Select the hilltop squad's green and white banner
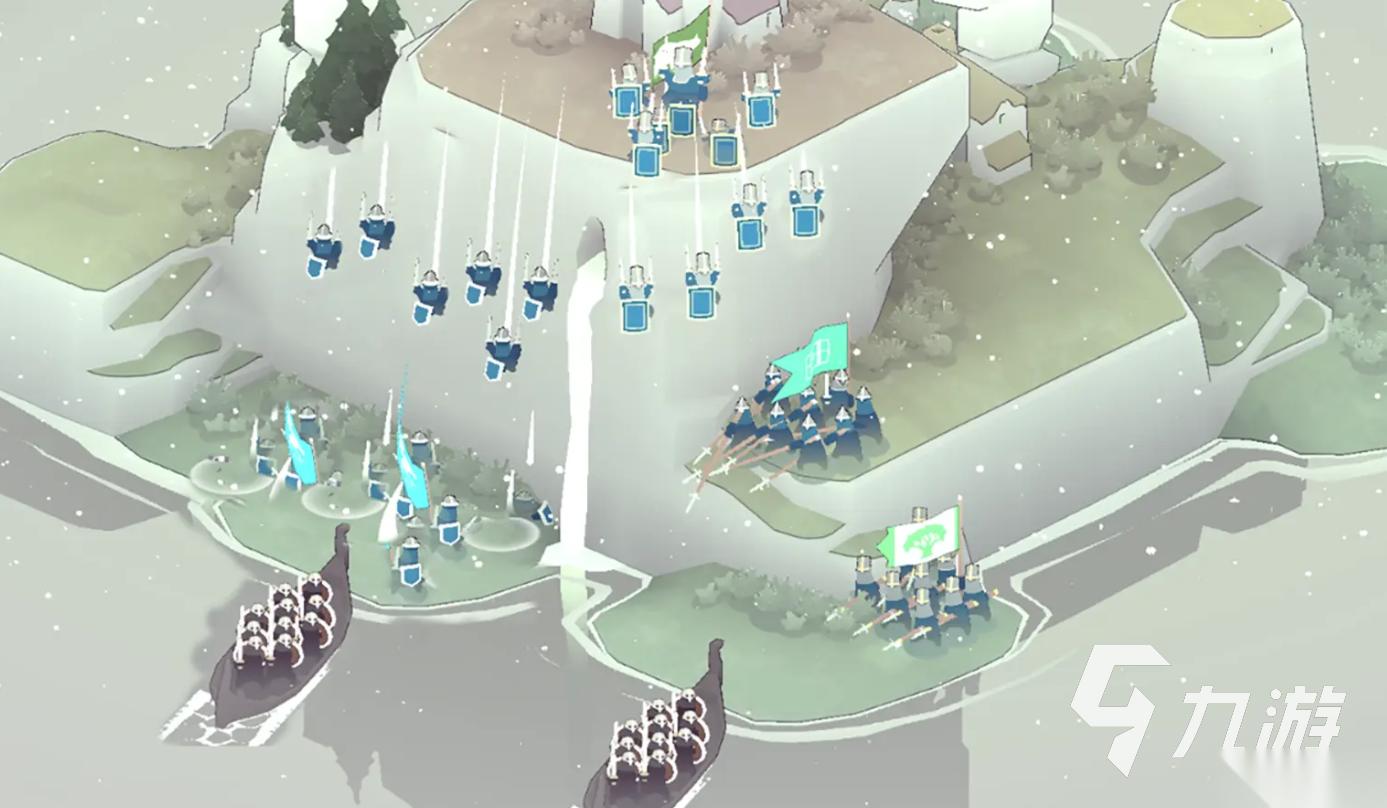The image size is (1387, 808). pos(682,40)
